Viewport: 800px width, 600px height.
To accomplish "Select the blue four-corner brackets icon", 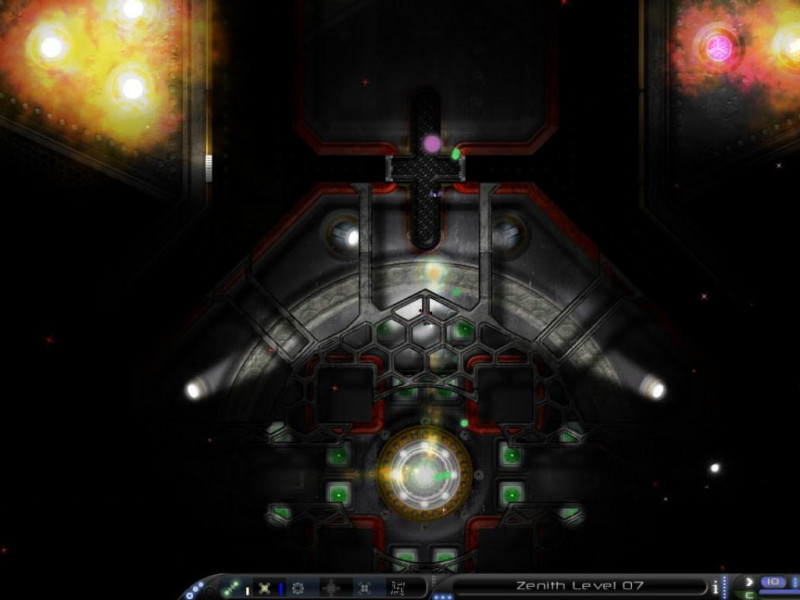I will 365,588.
